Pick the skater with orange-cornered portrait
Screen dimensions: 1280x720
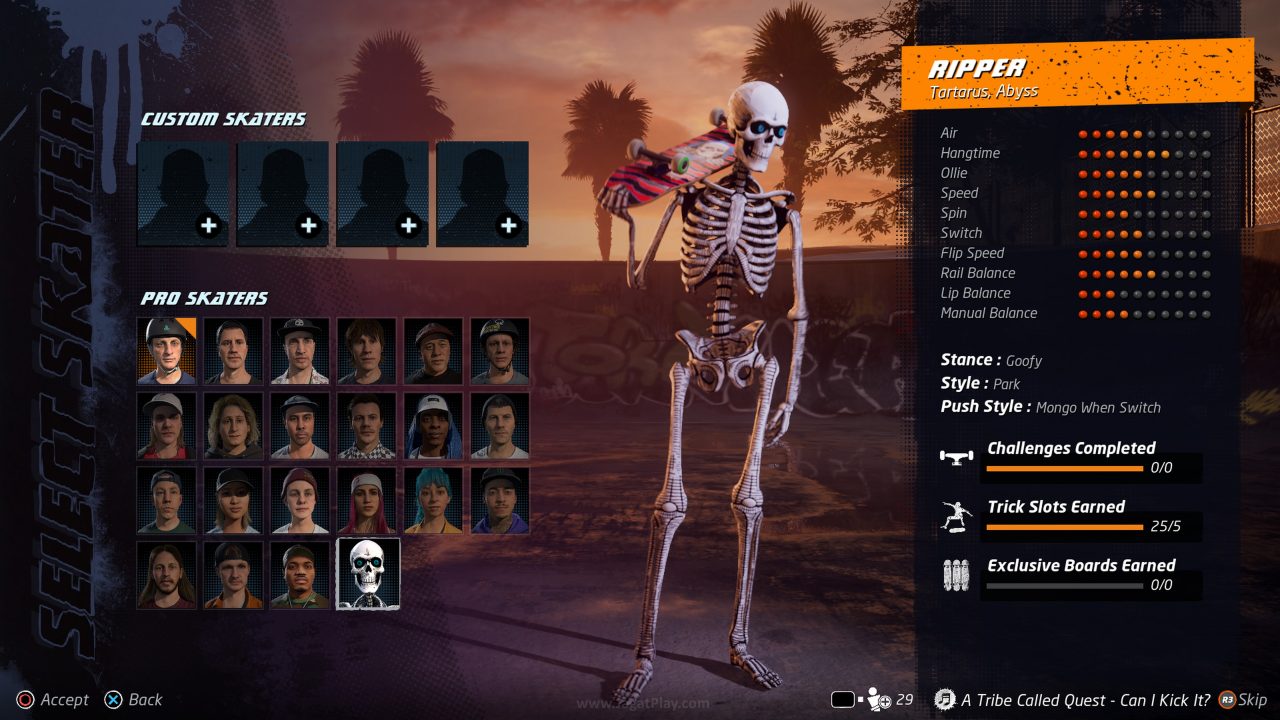[167, 351]
